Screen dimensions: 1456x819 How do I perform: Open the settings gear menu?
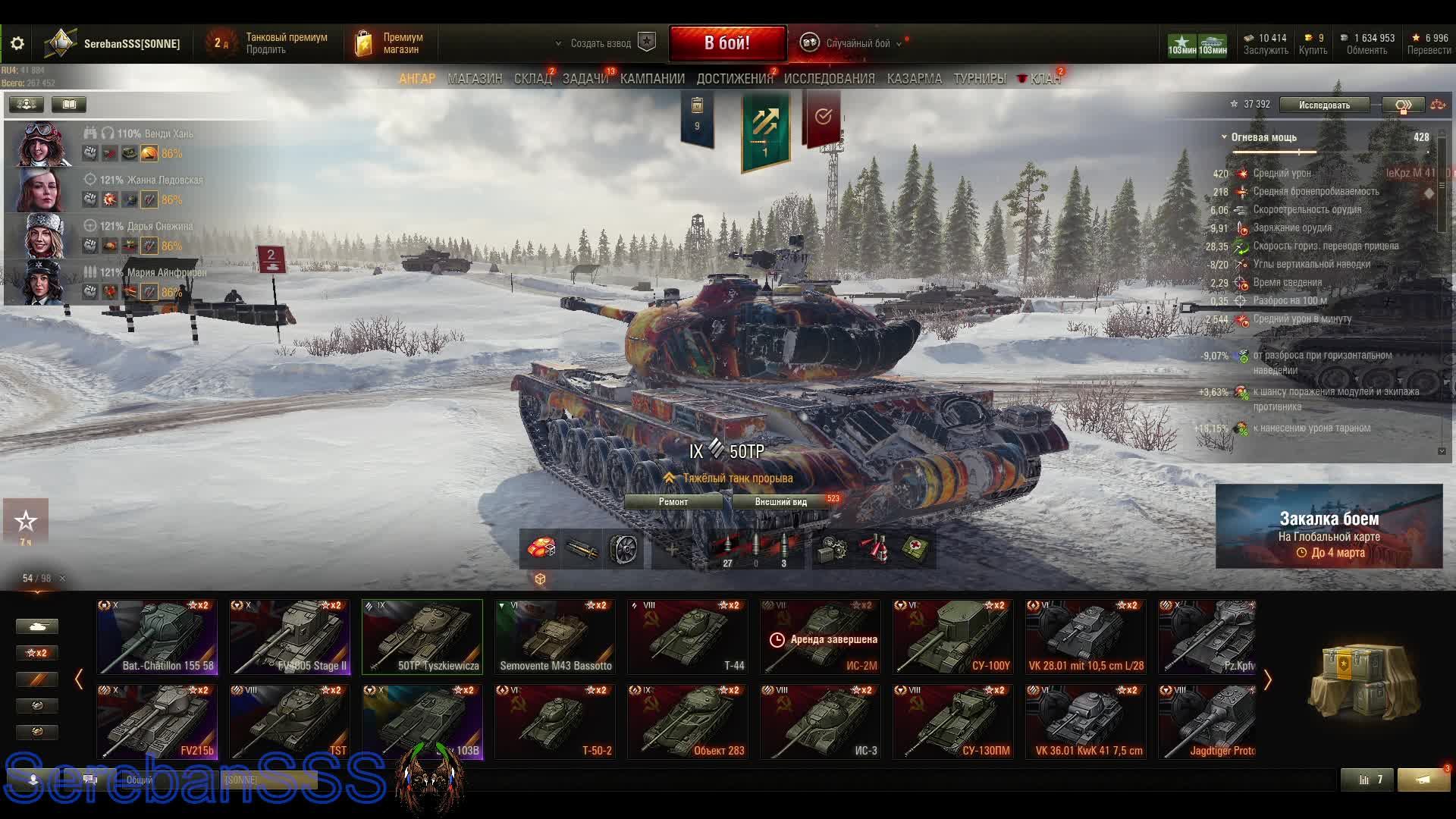click(x=17, y=44)
